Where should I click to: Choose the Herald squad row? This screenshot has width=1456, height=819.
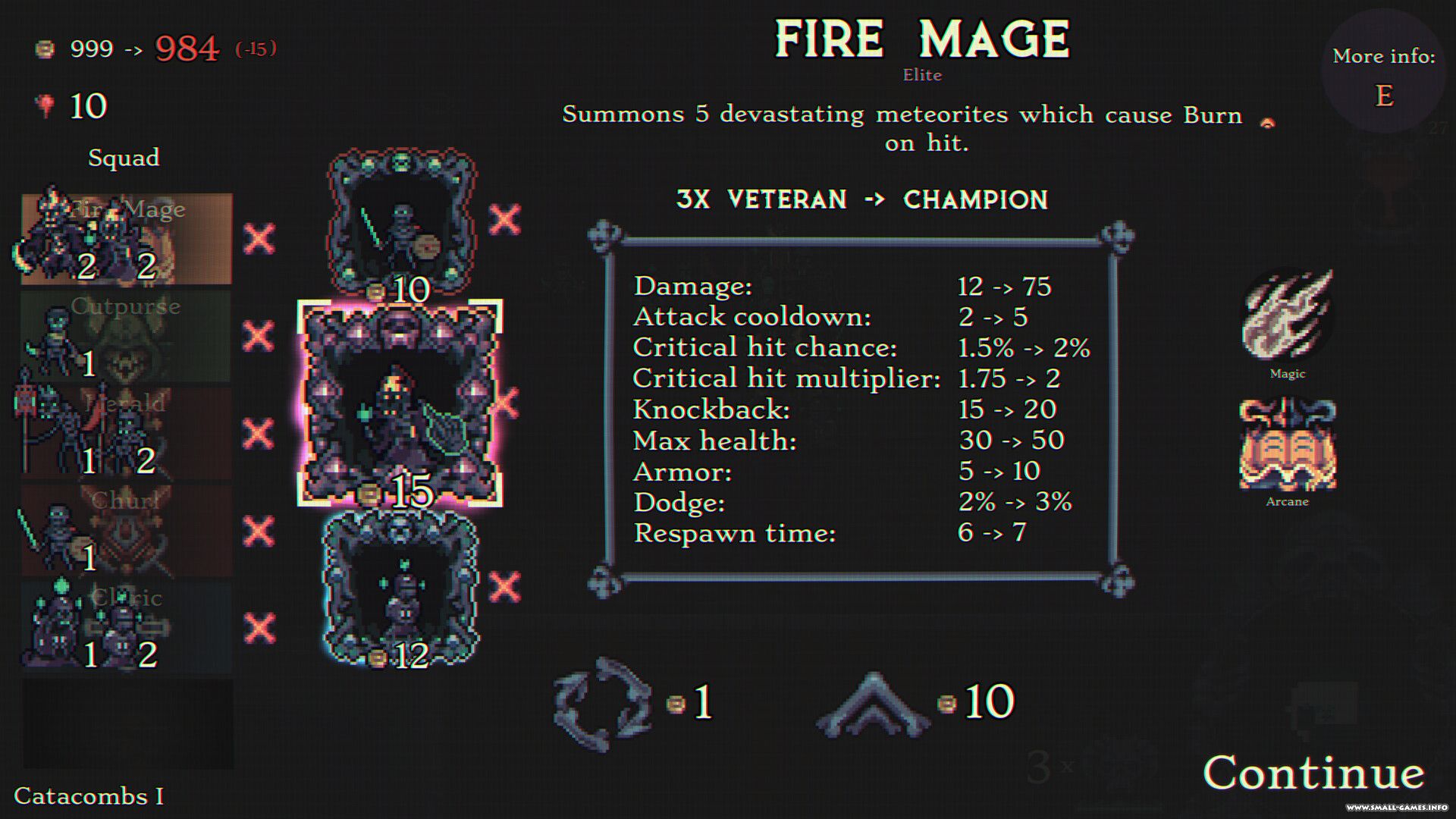(127, 433)
